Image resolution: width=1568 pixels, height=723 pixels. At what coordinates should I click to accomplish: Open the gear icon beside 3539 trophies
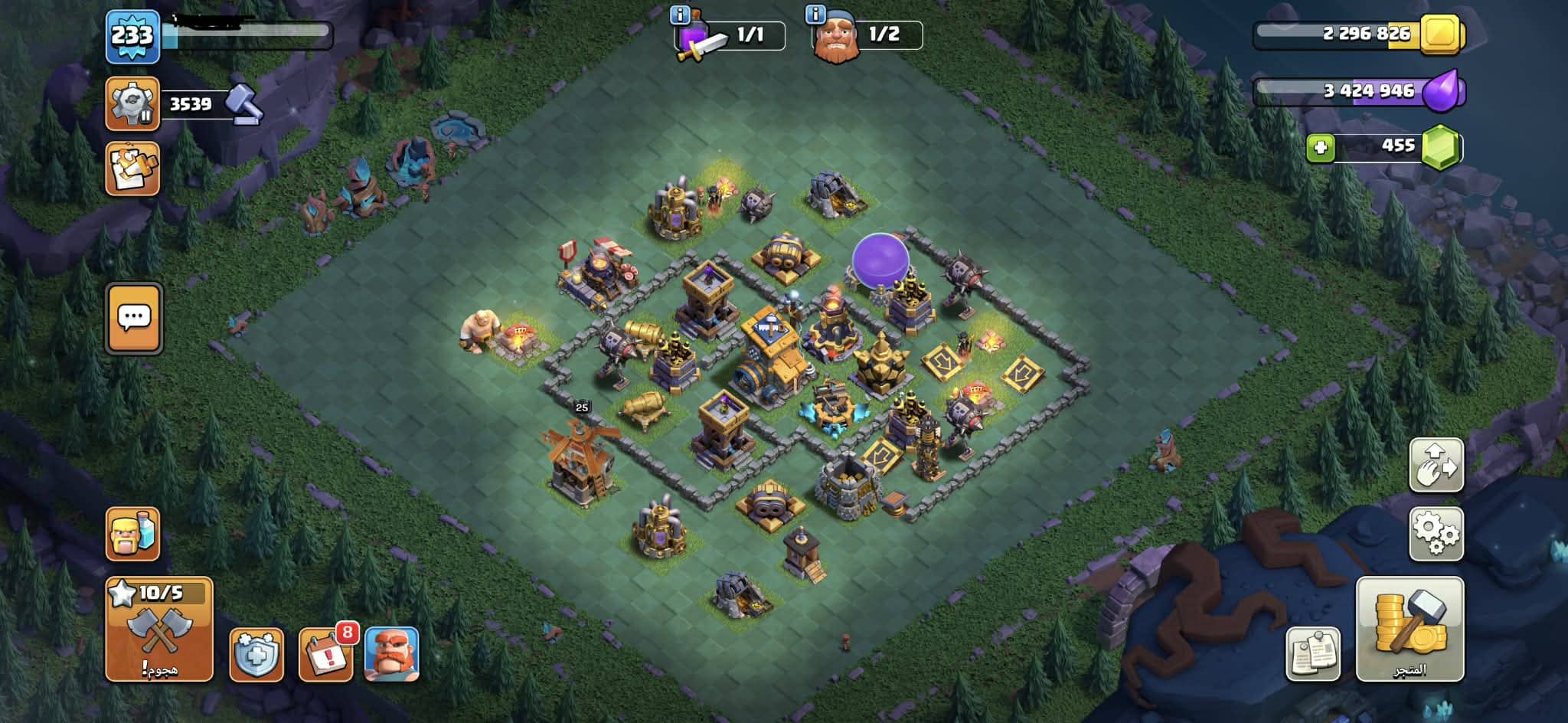pyautogui.click(x=132, y=103)
